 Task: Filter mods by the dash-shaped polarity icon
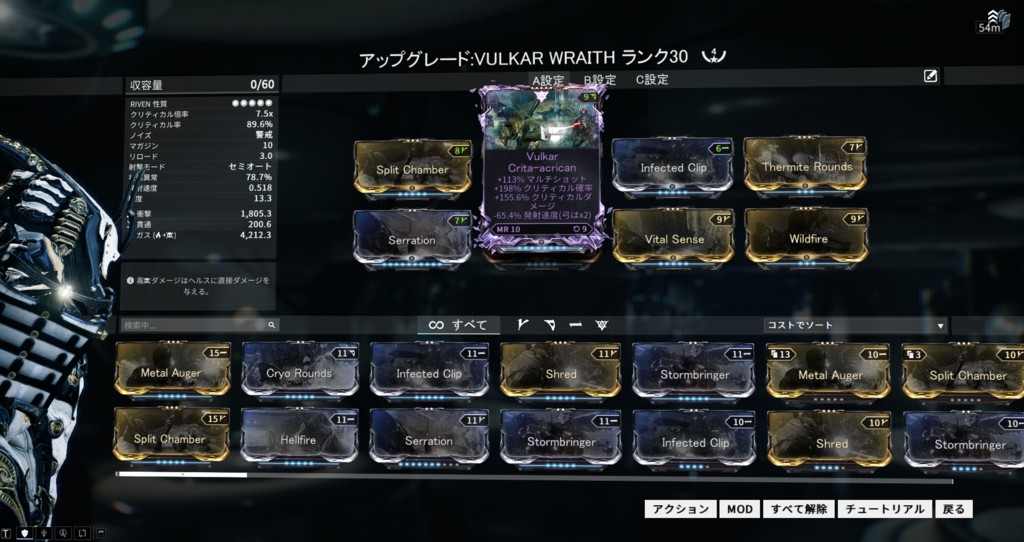tap(576, 325)
